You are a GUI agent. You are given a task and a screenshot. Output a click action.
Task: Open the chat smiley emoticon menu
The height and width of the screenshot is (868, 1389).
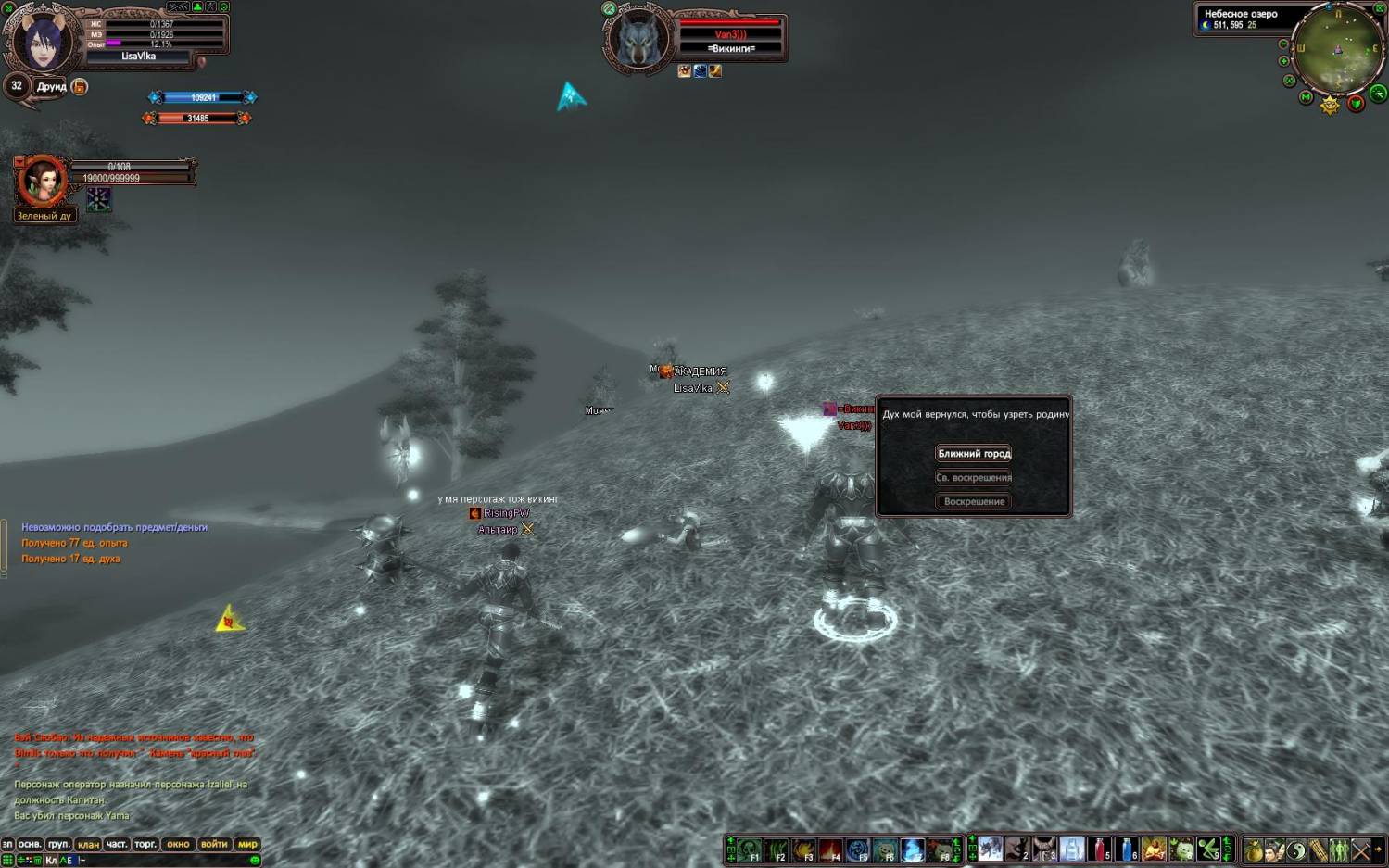coord(255,861)
